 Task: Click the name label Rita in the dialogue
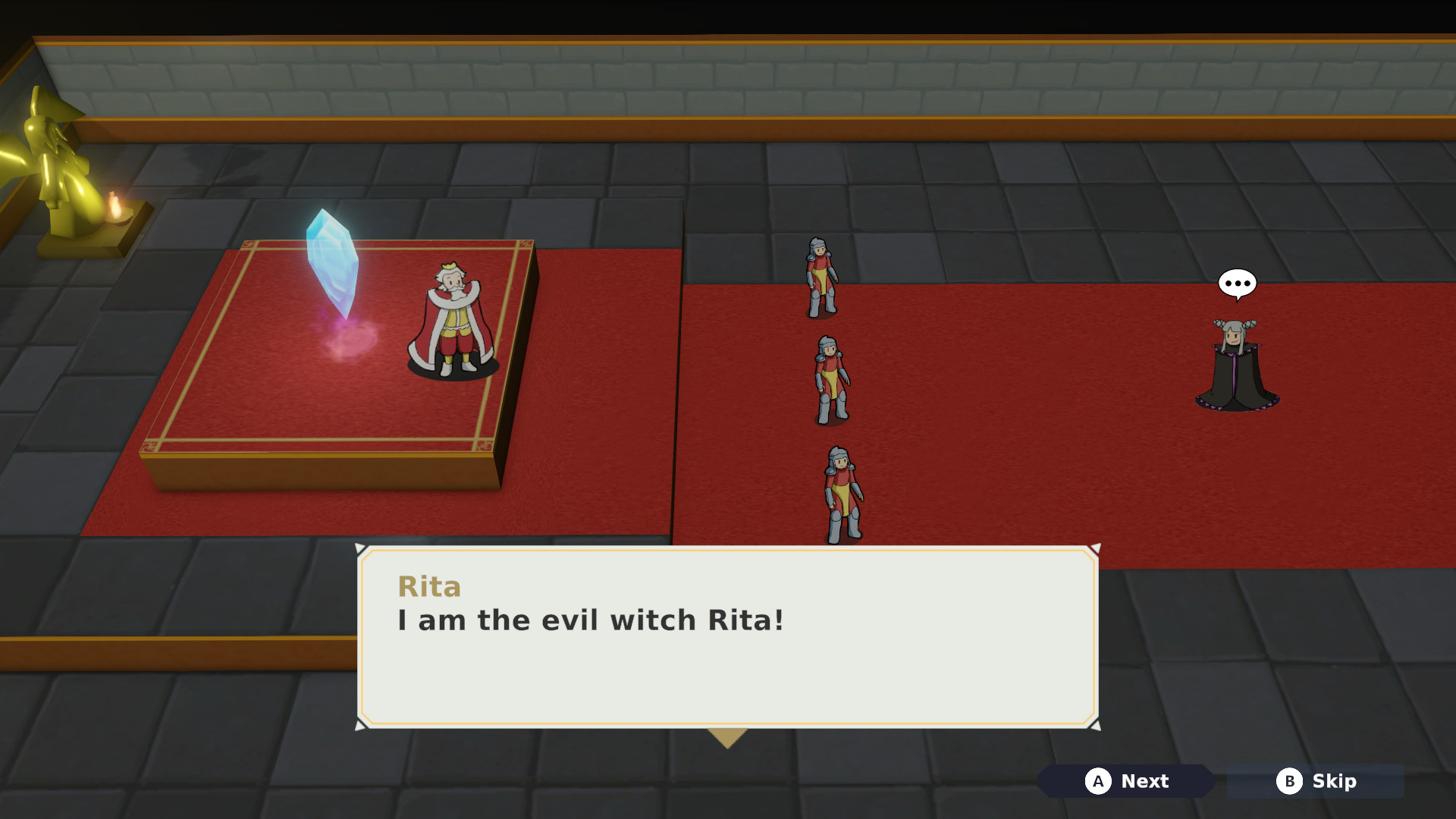430,587
